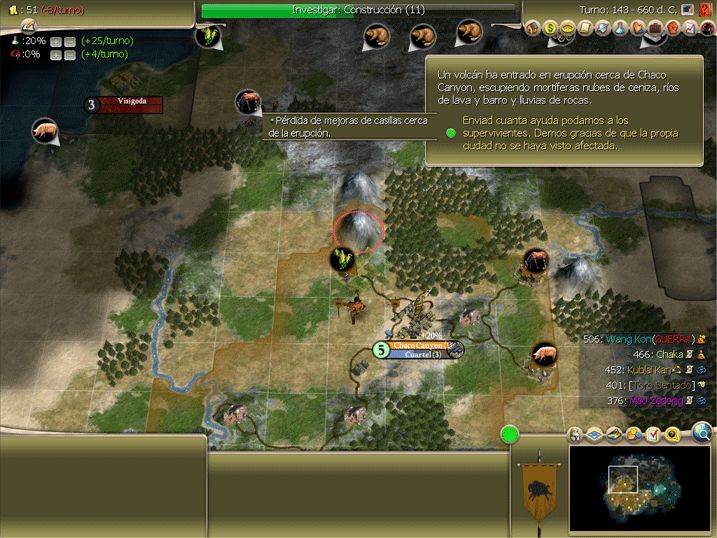Decrease the research rate percentage

click(70, 41)
